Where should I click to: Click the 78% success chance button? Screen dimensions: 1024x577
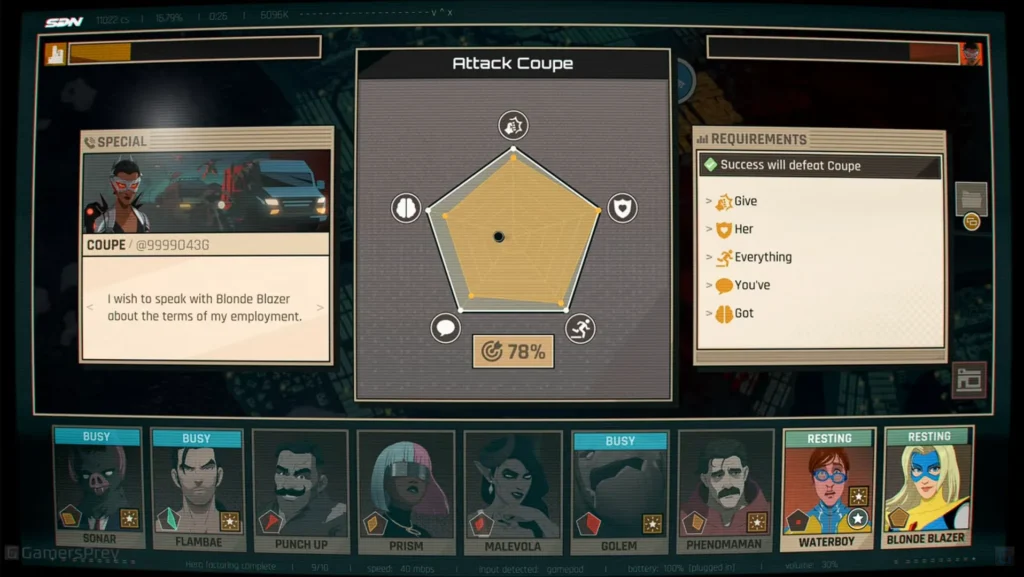513,352
